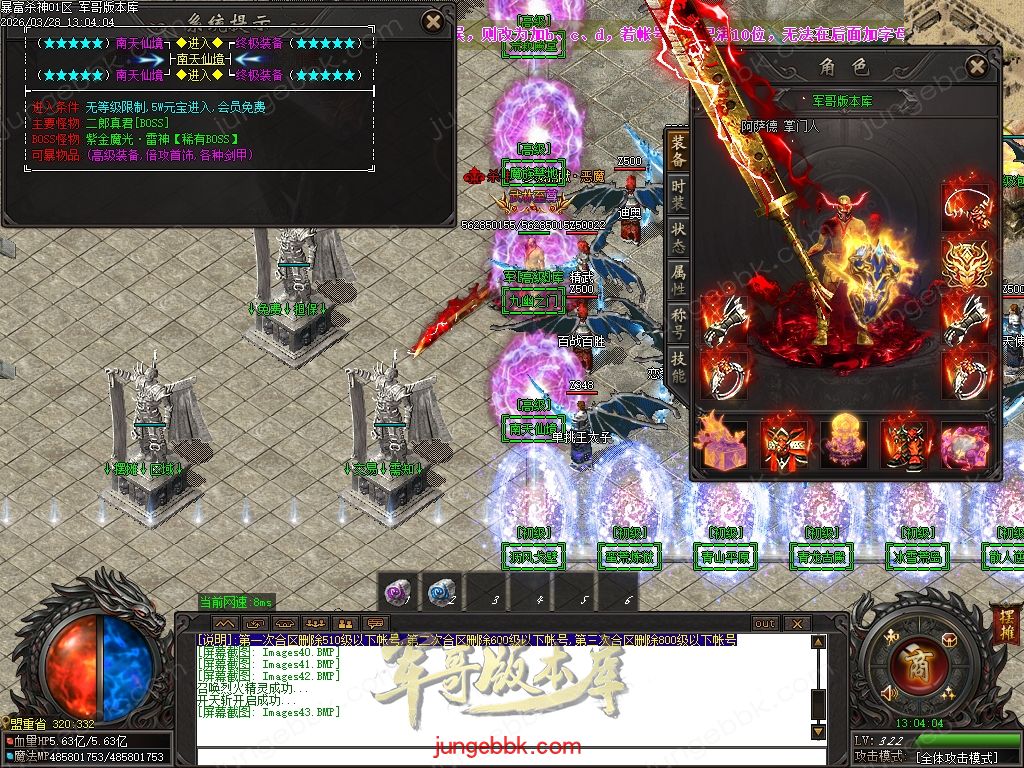This screenshot has width=1024, height=768.
Task: Show the 属性 attributes tab
Action: (x=679, y=281)
